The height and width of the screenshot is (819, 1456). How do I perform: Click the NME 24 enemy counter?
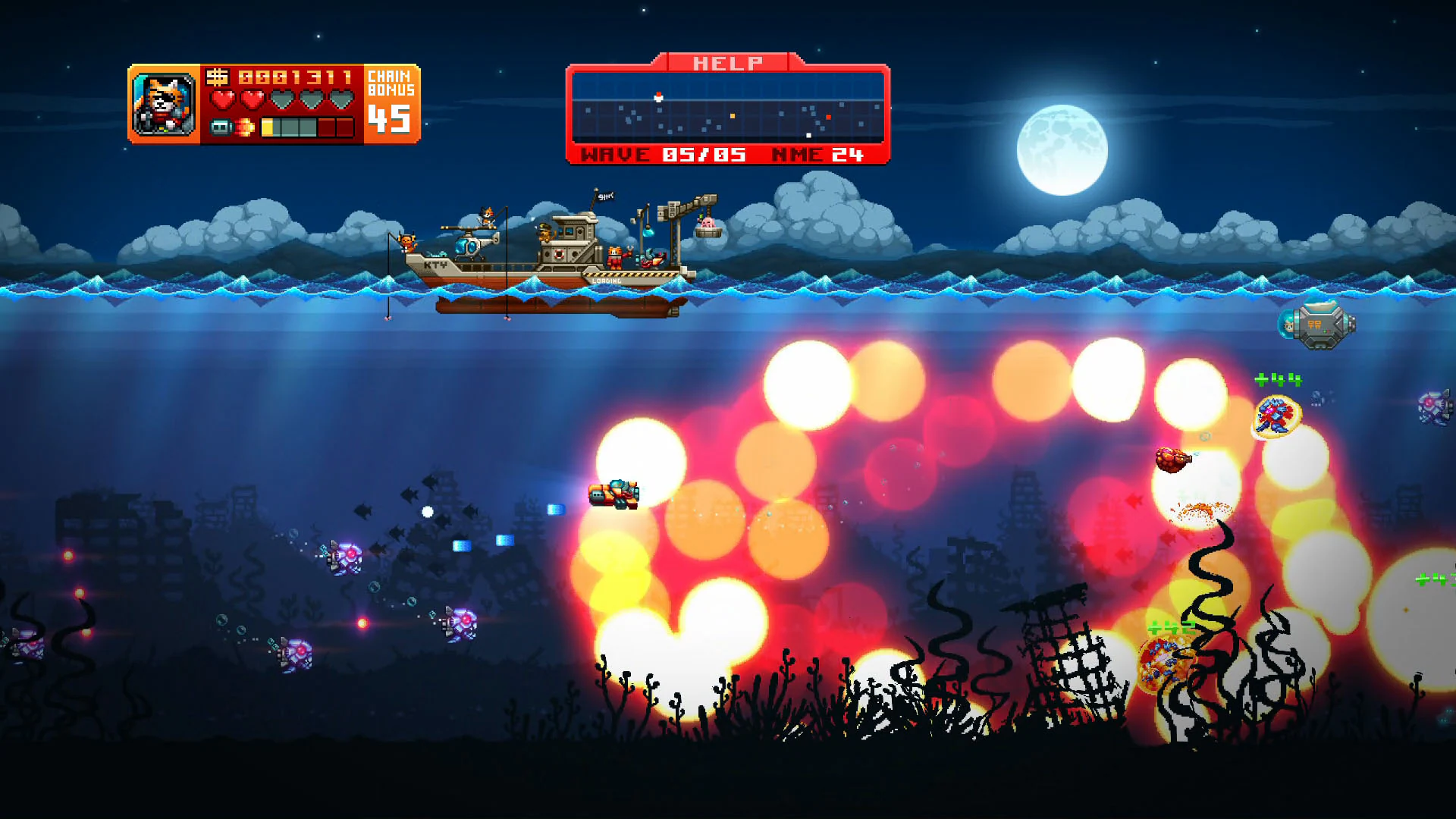[x=818, y=154]
